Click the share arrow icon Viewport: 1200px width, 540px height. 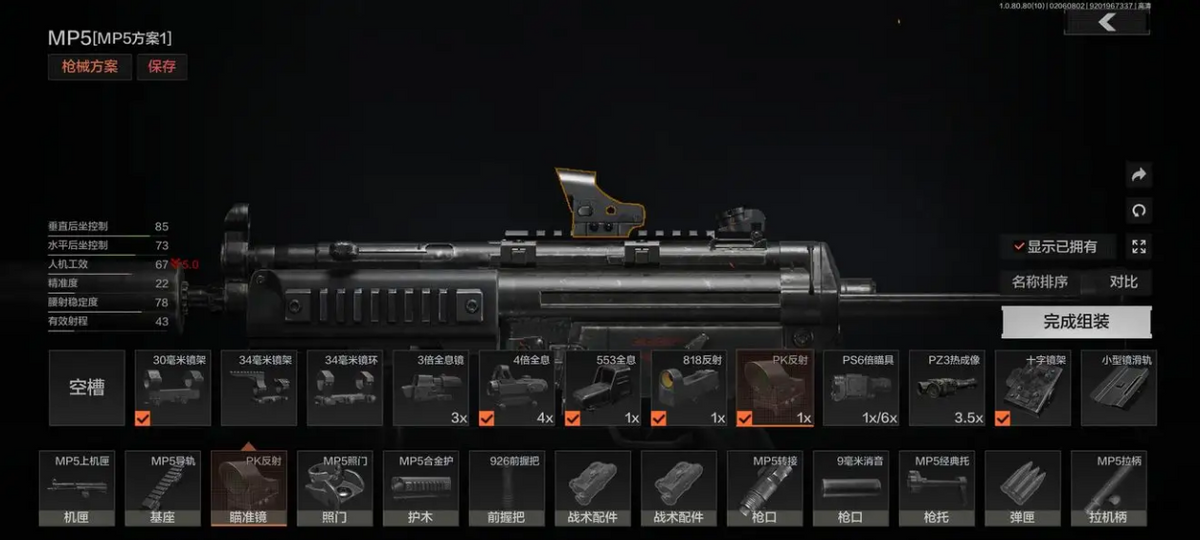[1138, 175]
